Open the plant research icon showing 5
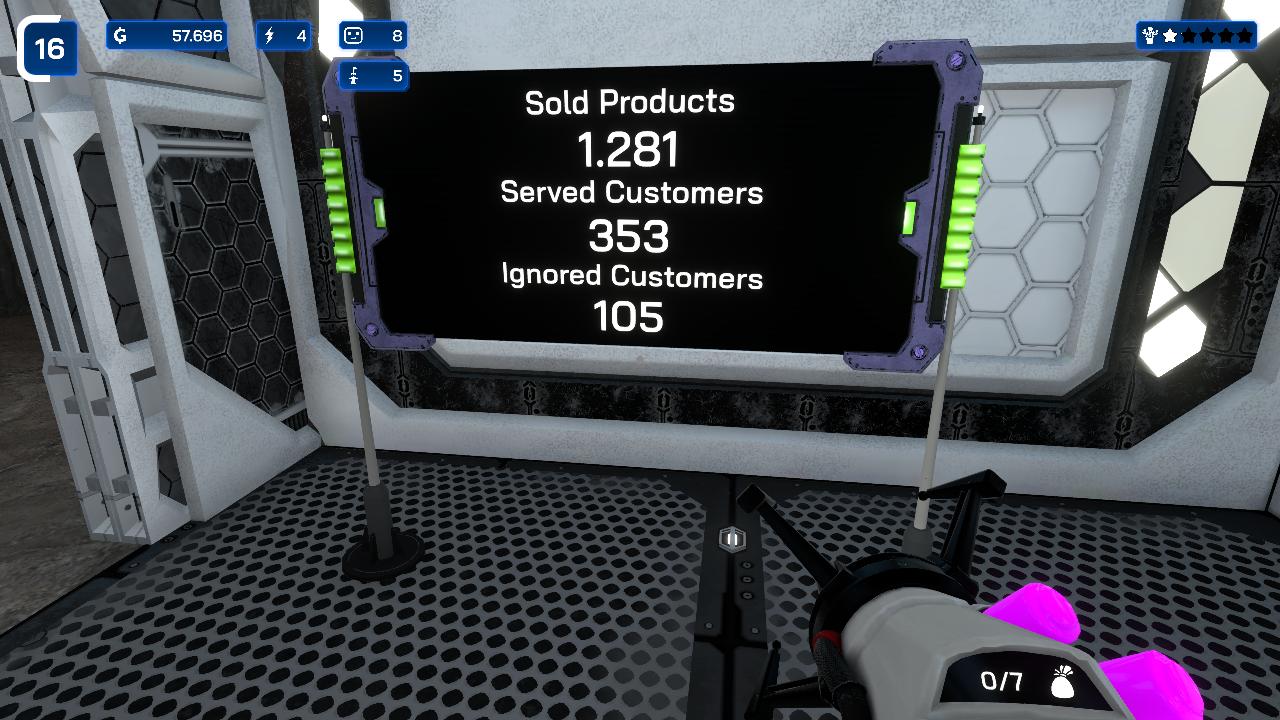 point(355,76)
